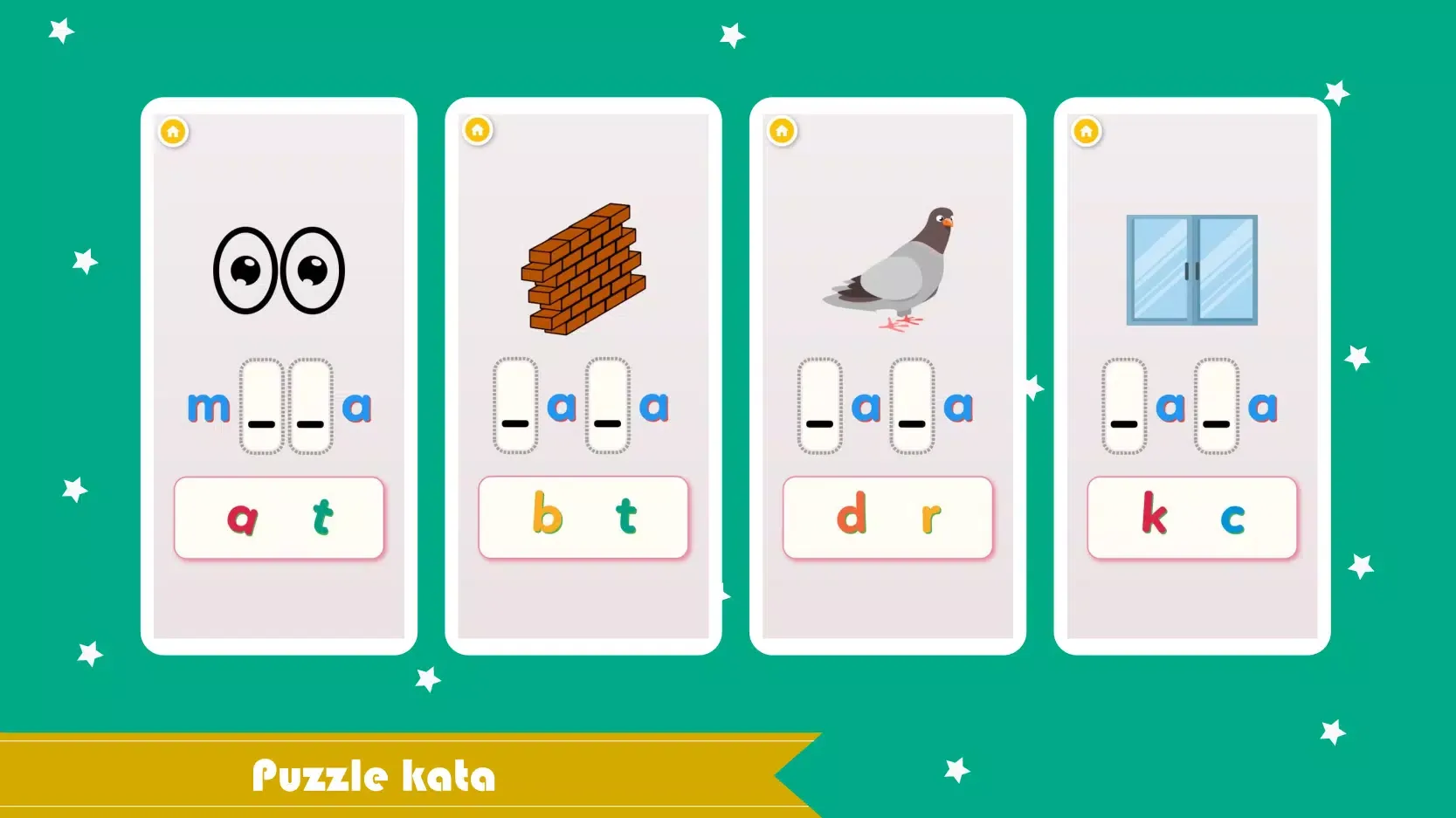Click the home icon on the brick wall card
The image size is (1456, 818).
pos(477,131)
